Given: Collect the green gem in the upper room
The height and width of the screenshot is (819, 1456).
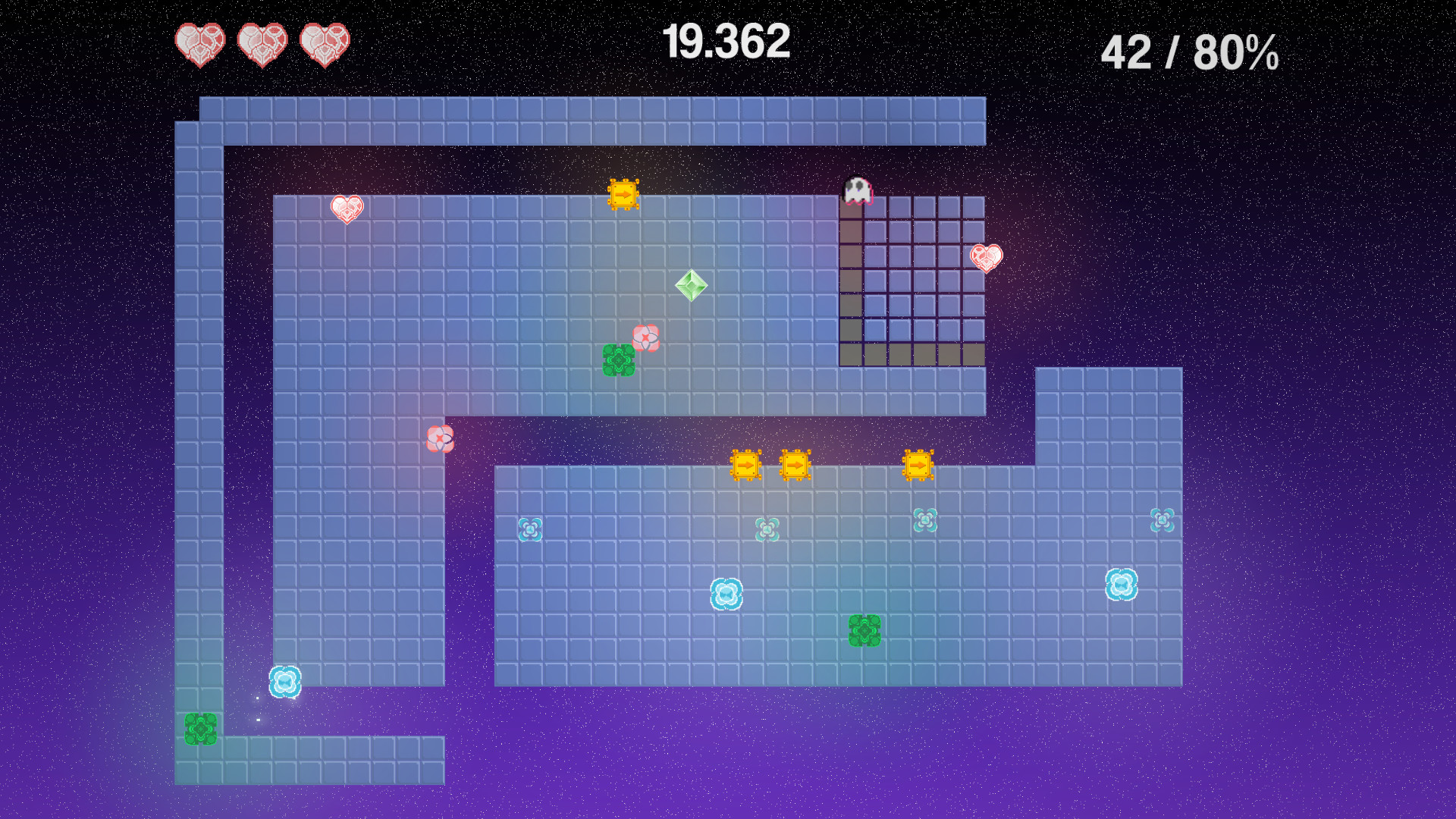Looking at the screenshot, I should click(691, 285).
